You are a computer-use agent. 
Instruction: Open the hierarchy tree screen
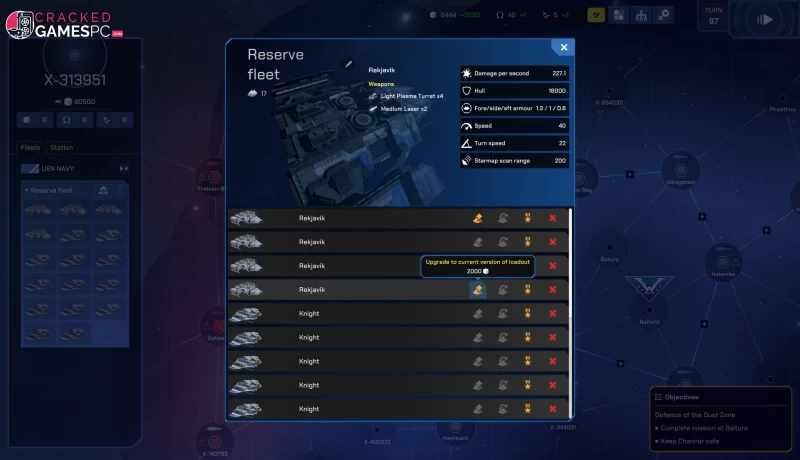[x=641, y=15]
